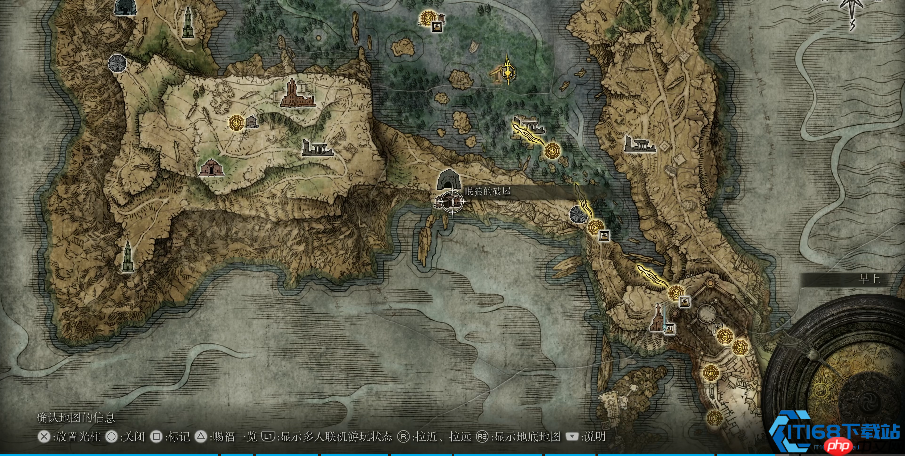Select the red castle icon on the plateau
Viewport: 905px width, 456px height.
click(292, 93)
